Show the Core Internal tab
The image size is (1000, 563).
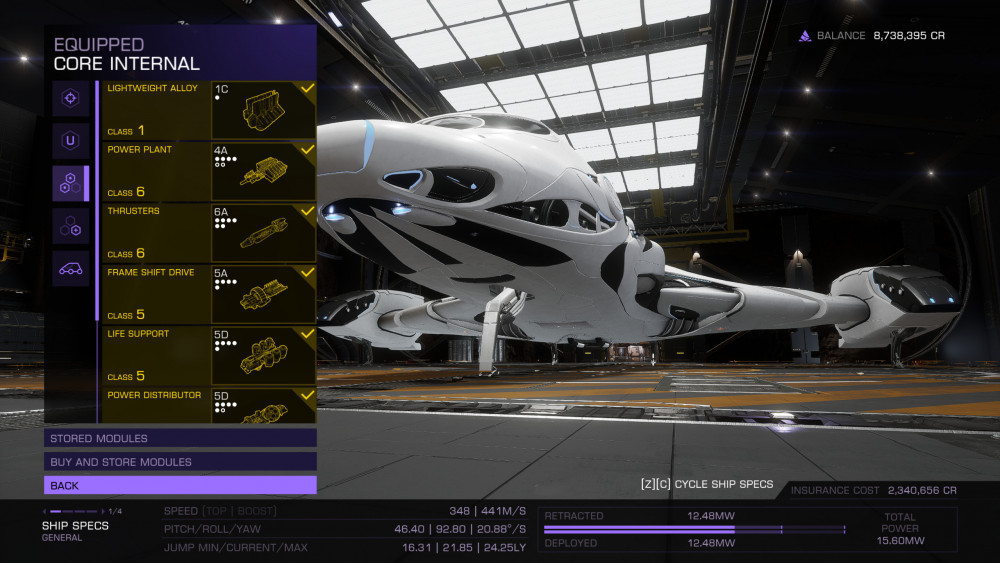70,183
